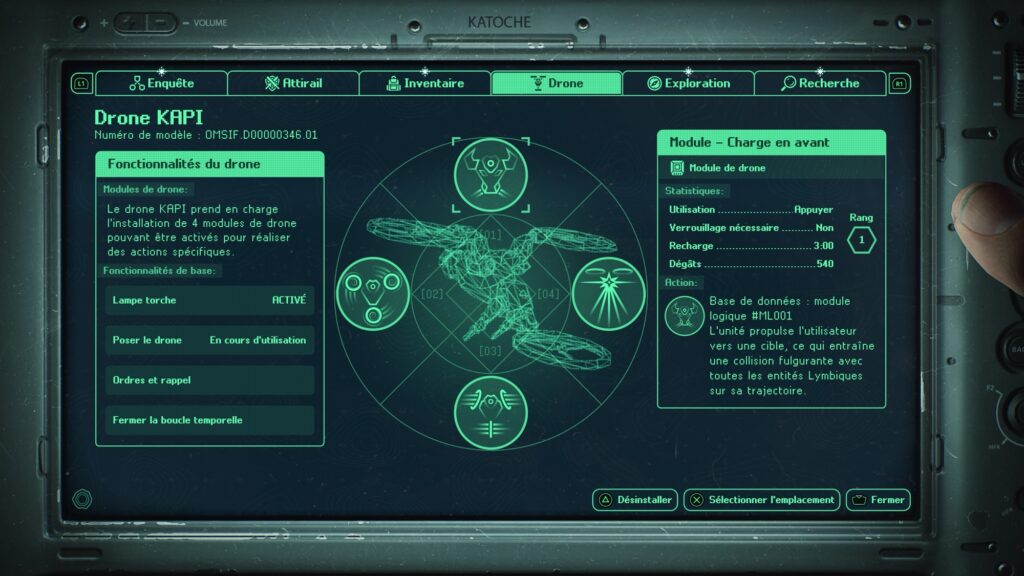Open the Attirail tab
The height and width of the screenshot is (576, 1024).
[x=293, y=83]
